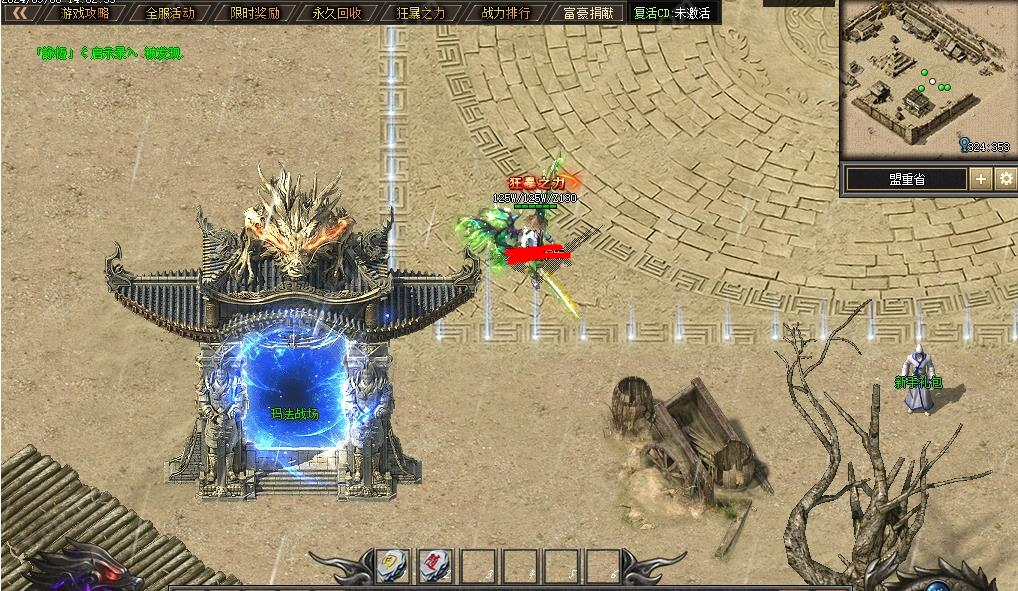Open the 狂暴之力 berserk power menu
This screenshot has height=591, width=1018.
pyautogui.click(x=421, y=13)
